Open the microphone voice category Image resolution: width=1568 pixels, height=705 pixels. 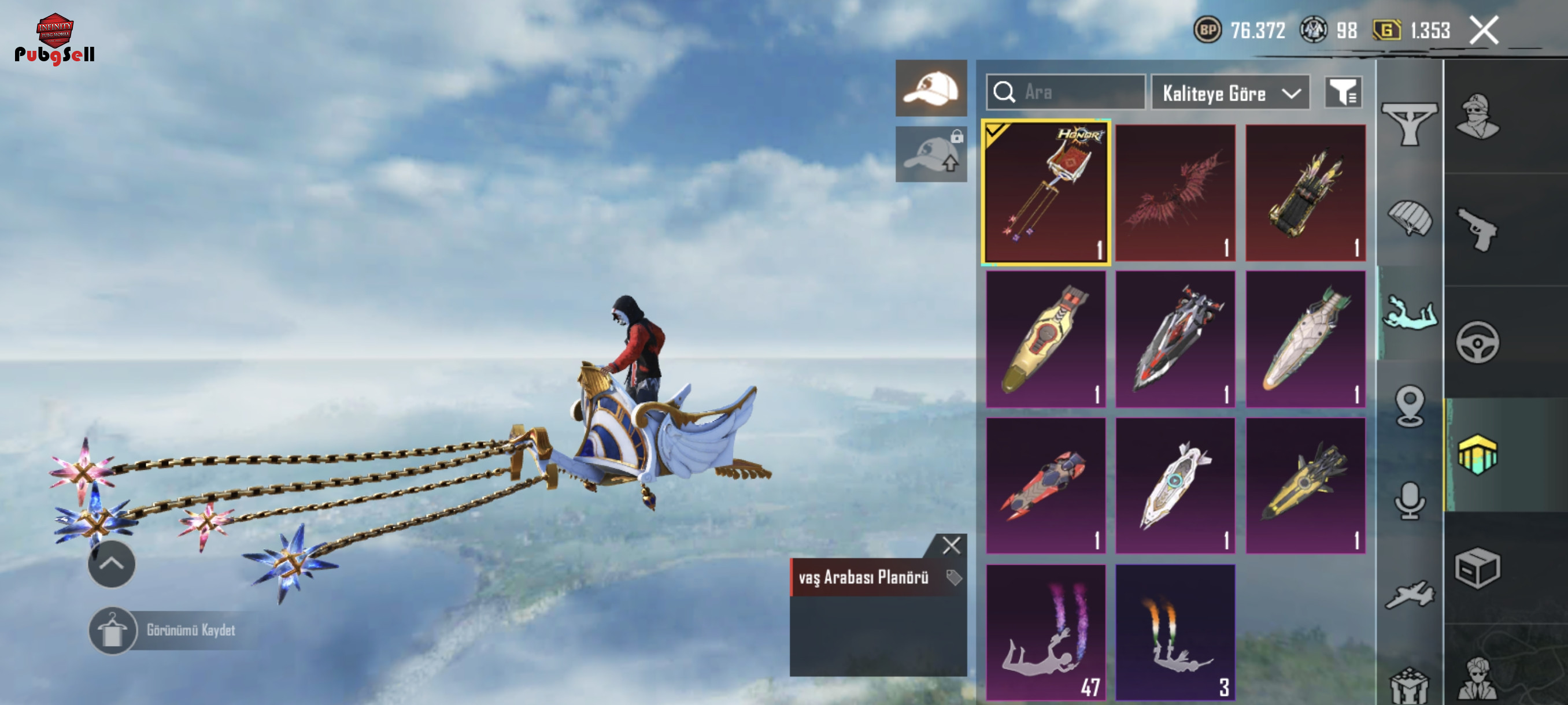click(x=1409, y=500)
